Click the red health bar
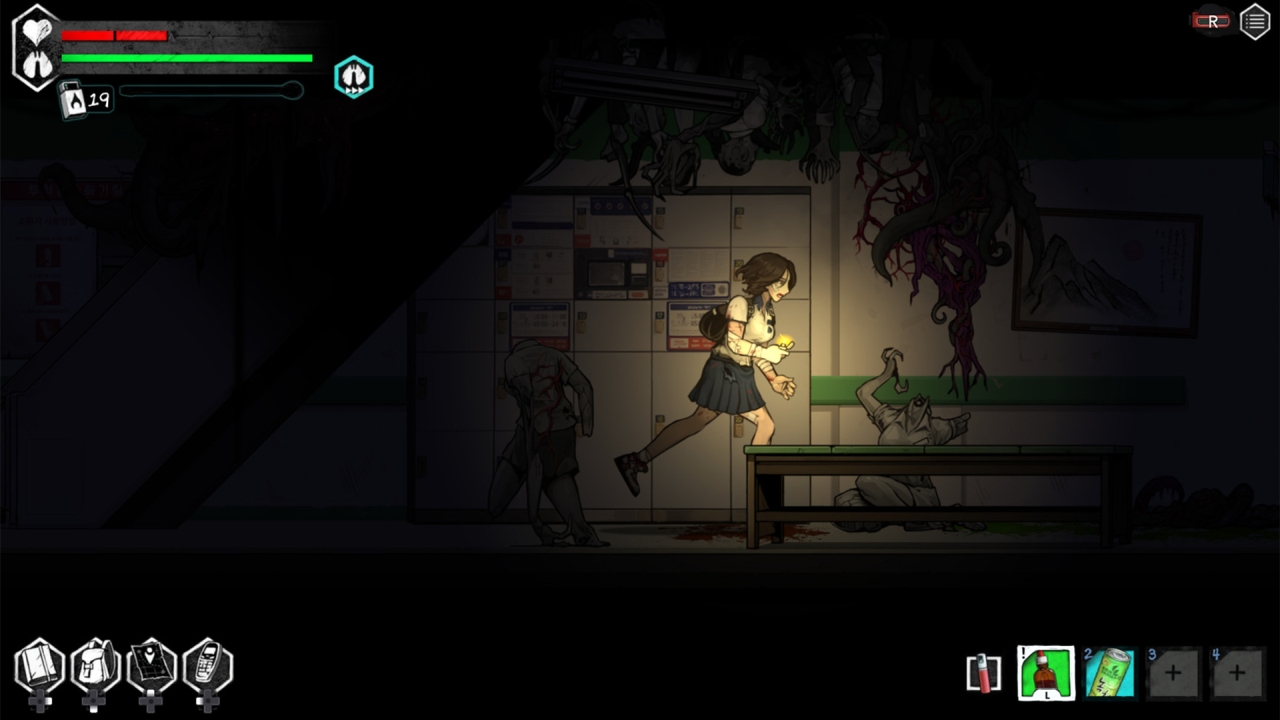 click(115, 36)
